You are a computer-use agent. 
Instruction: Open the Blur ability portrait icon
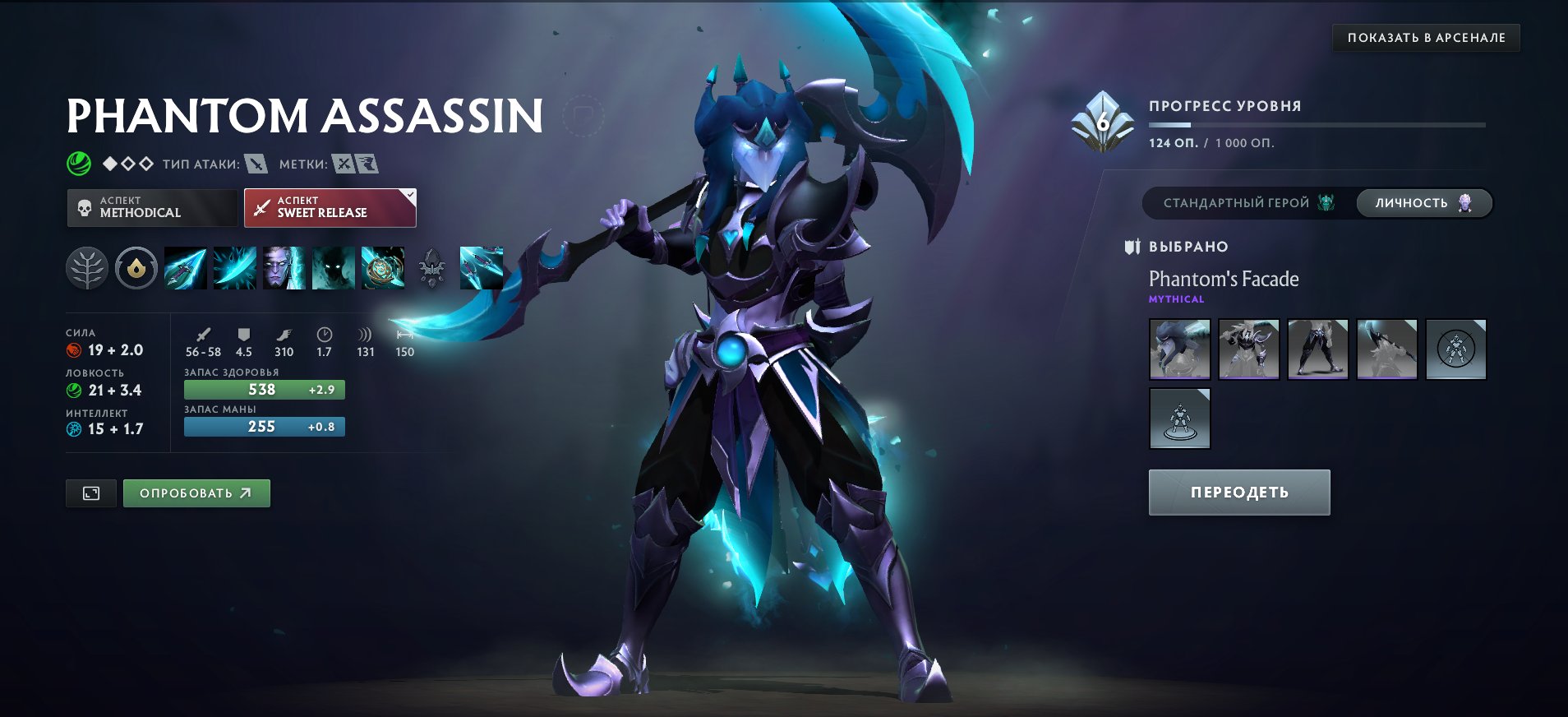pyautogui.click(x=333, y=267)
